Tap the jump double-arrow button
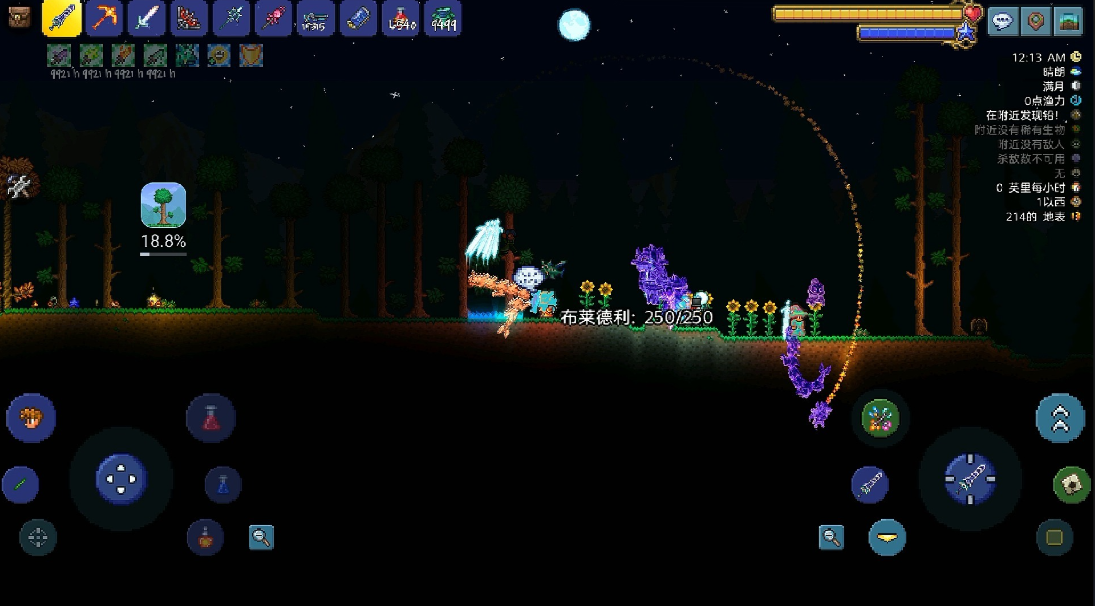Viewport: 1095px width, 606px height. 1060,418
